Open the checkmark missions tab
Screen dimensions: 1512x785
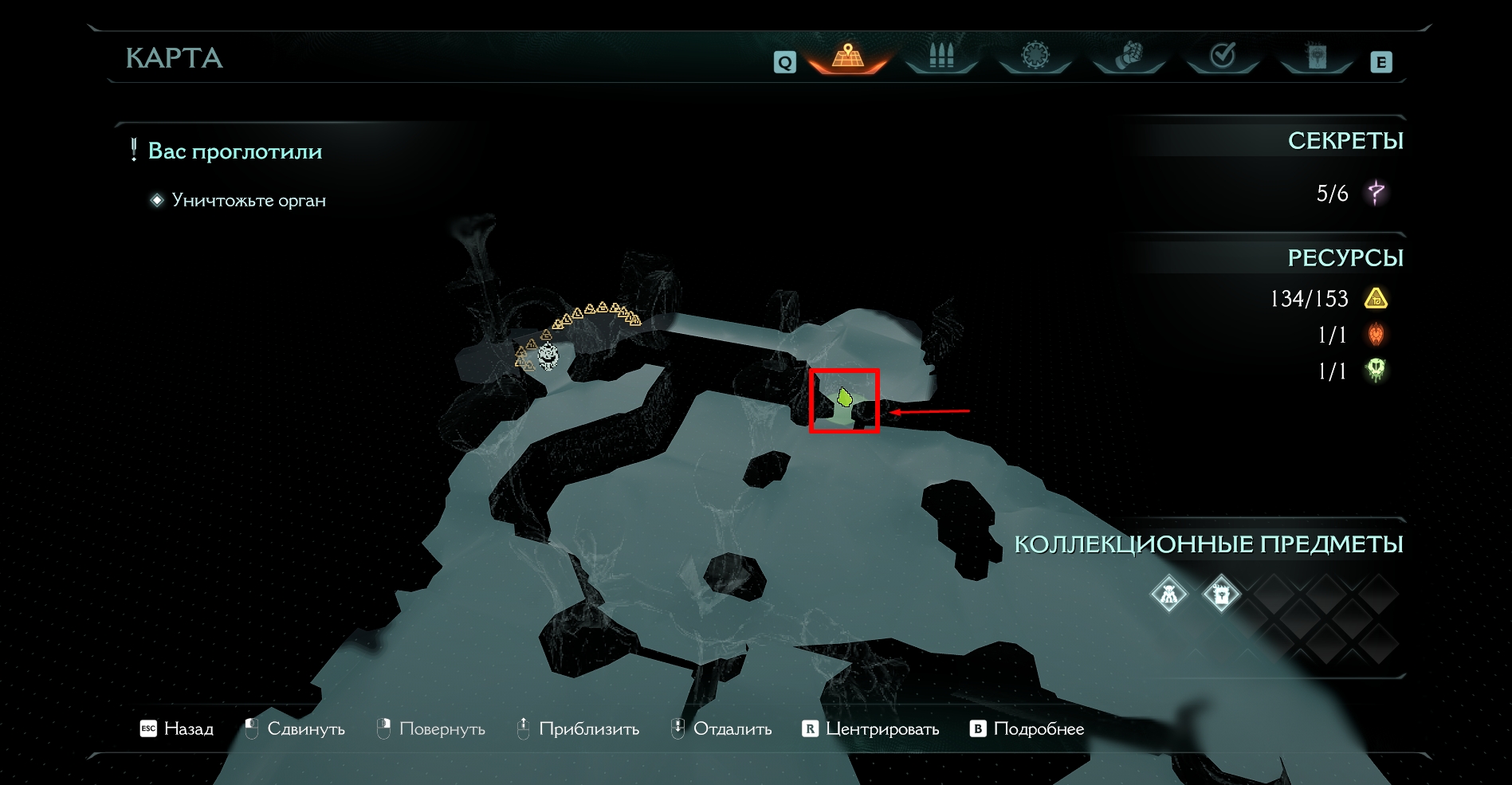pos(1223,56)
